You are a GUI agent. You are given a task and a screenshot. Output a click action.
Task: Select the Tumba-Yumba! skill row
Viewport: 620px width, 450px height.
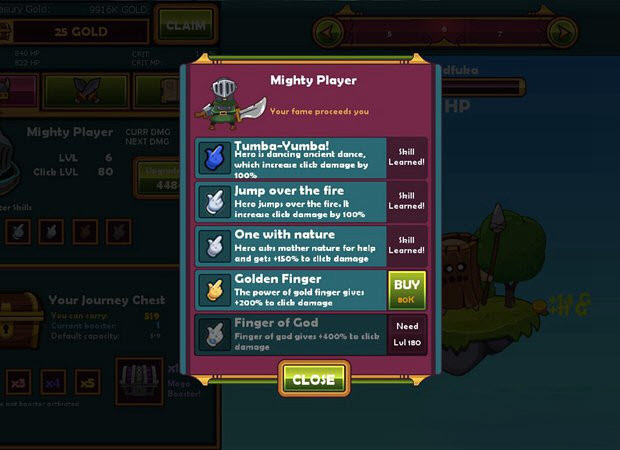(290, 158)
